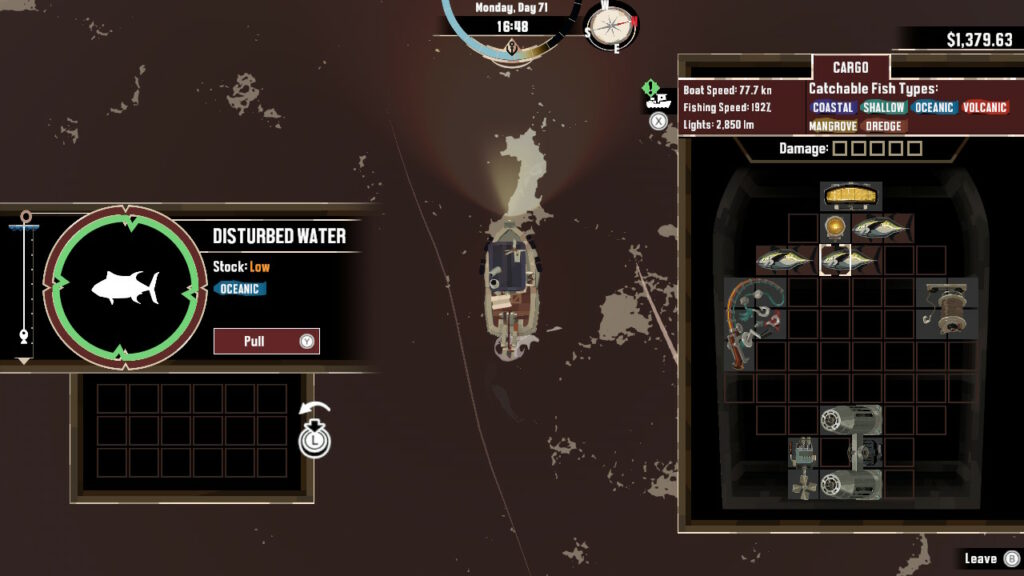This screenshot has width=1024, height=576.
Task: Select the small round lamp in cargo
Action: [x=835, y=227]
